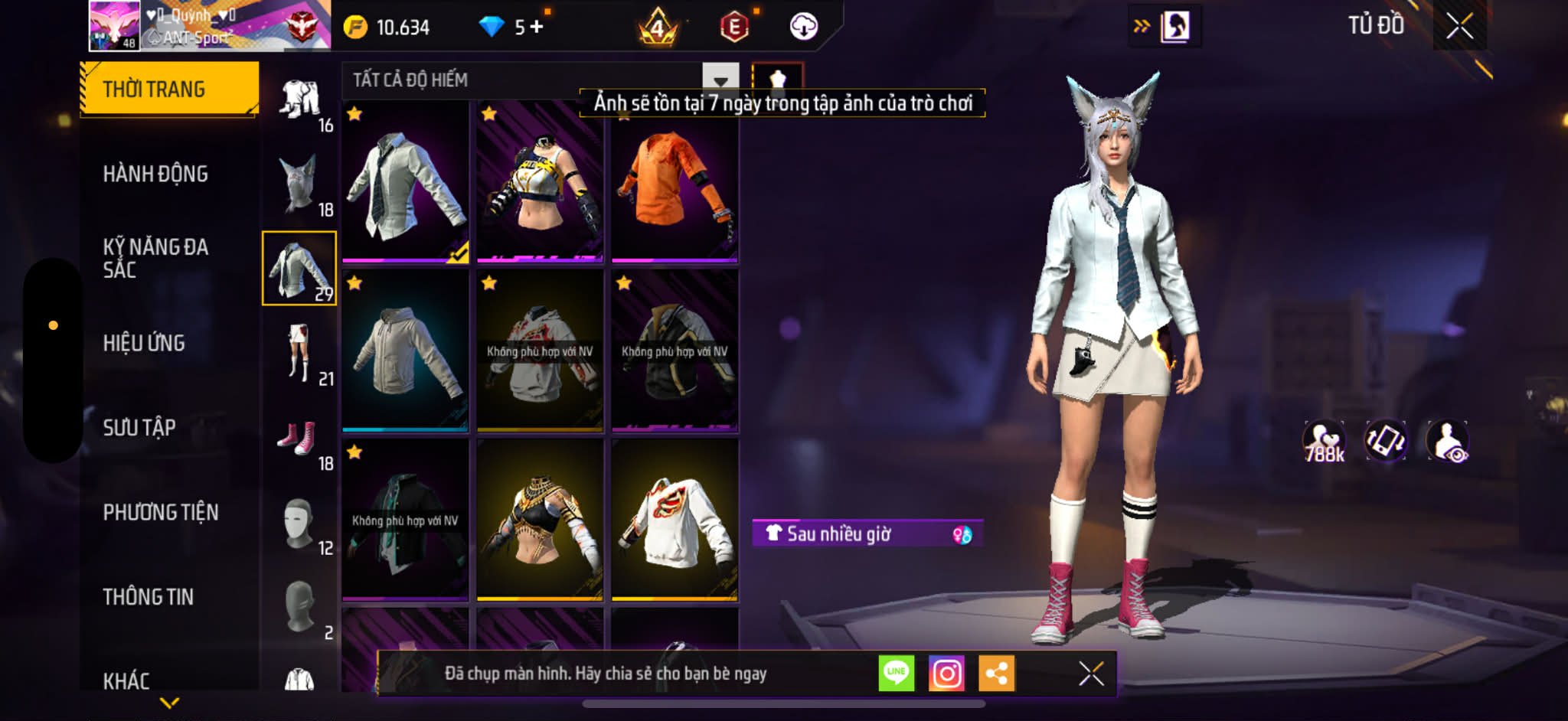Go to the HIỆU ỨNG tab
Viewport: 1568px width, 721px height.
click(144, 343)
